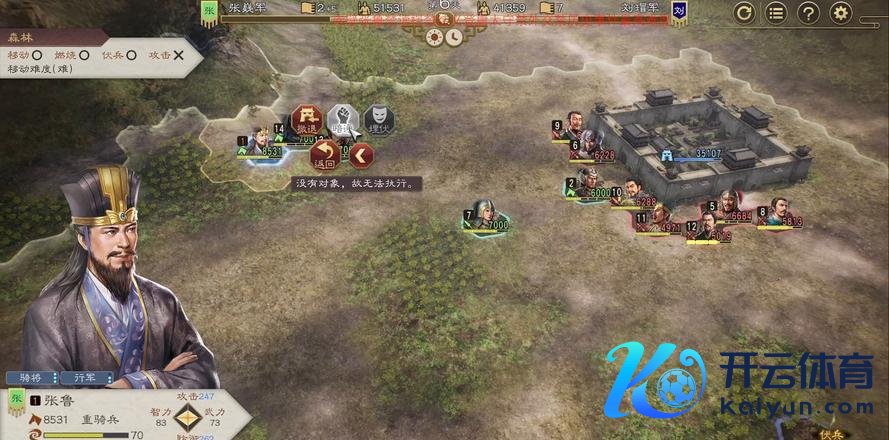
Task: Select the greyed-out fist command
Action: (x=341, y=119)
